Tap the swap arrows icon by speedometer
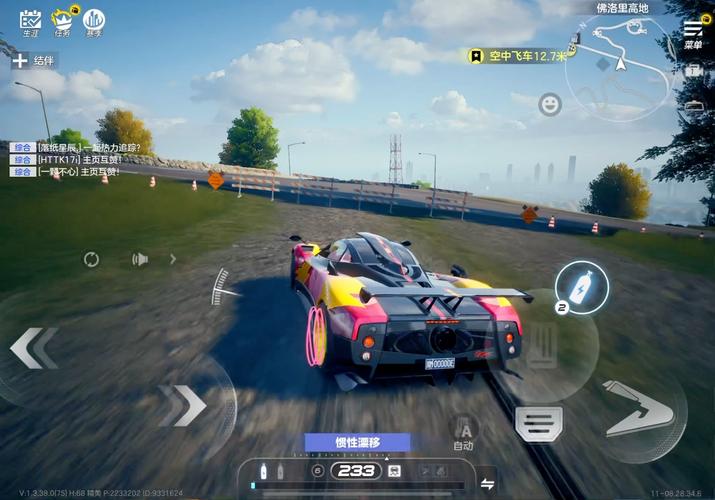 (x=487, y=484)
